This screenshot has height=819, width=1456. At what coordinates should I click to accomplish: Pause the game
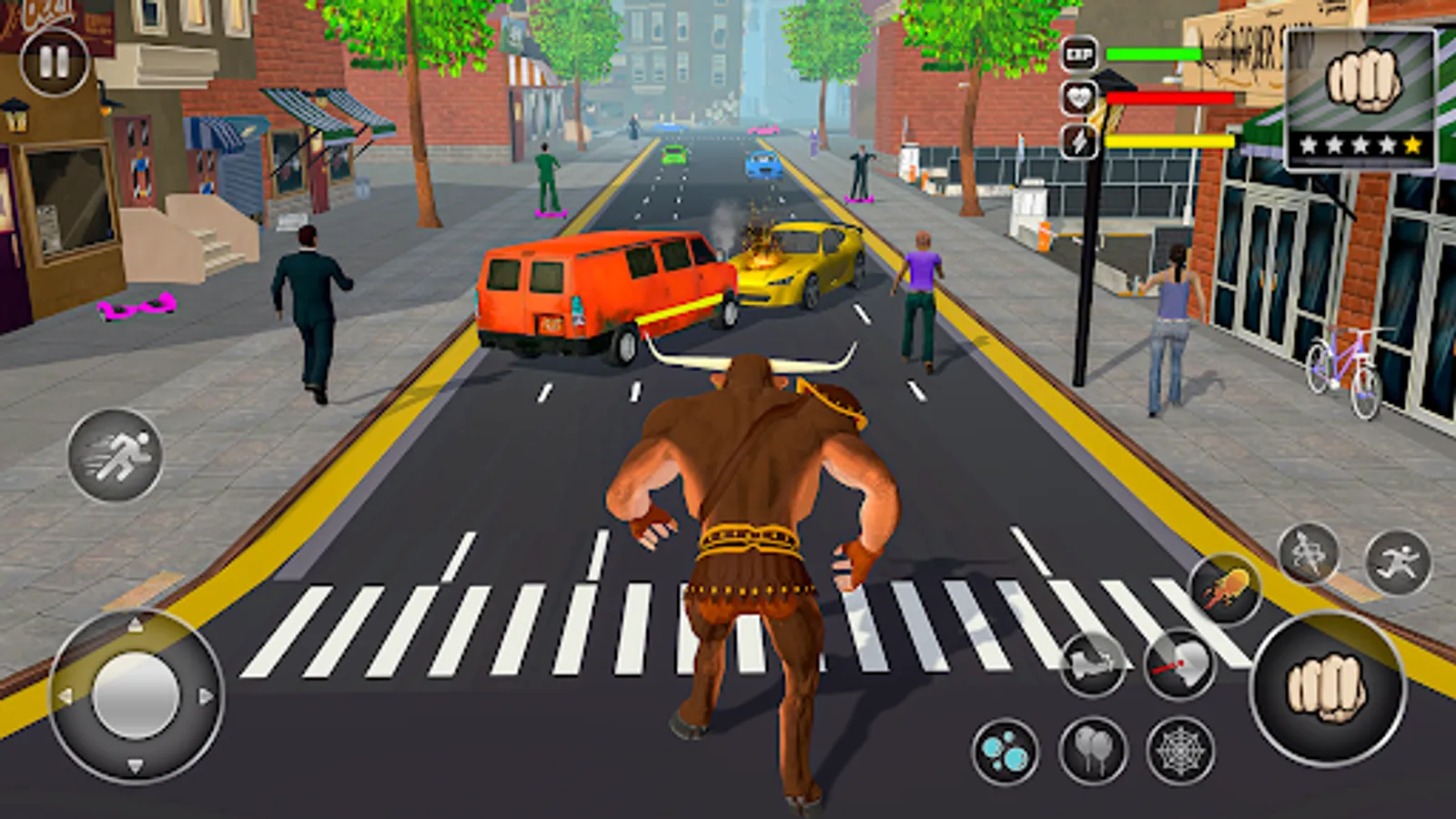point(53,64)
